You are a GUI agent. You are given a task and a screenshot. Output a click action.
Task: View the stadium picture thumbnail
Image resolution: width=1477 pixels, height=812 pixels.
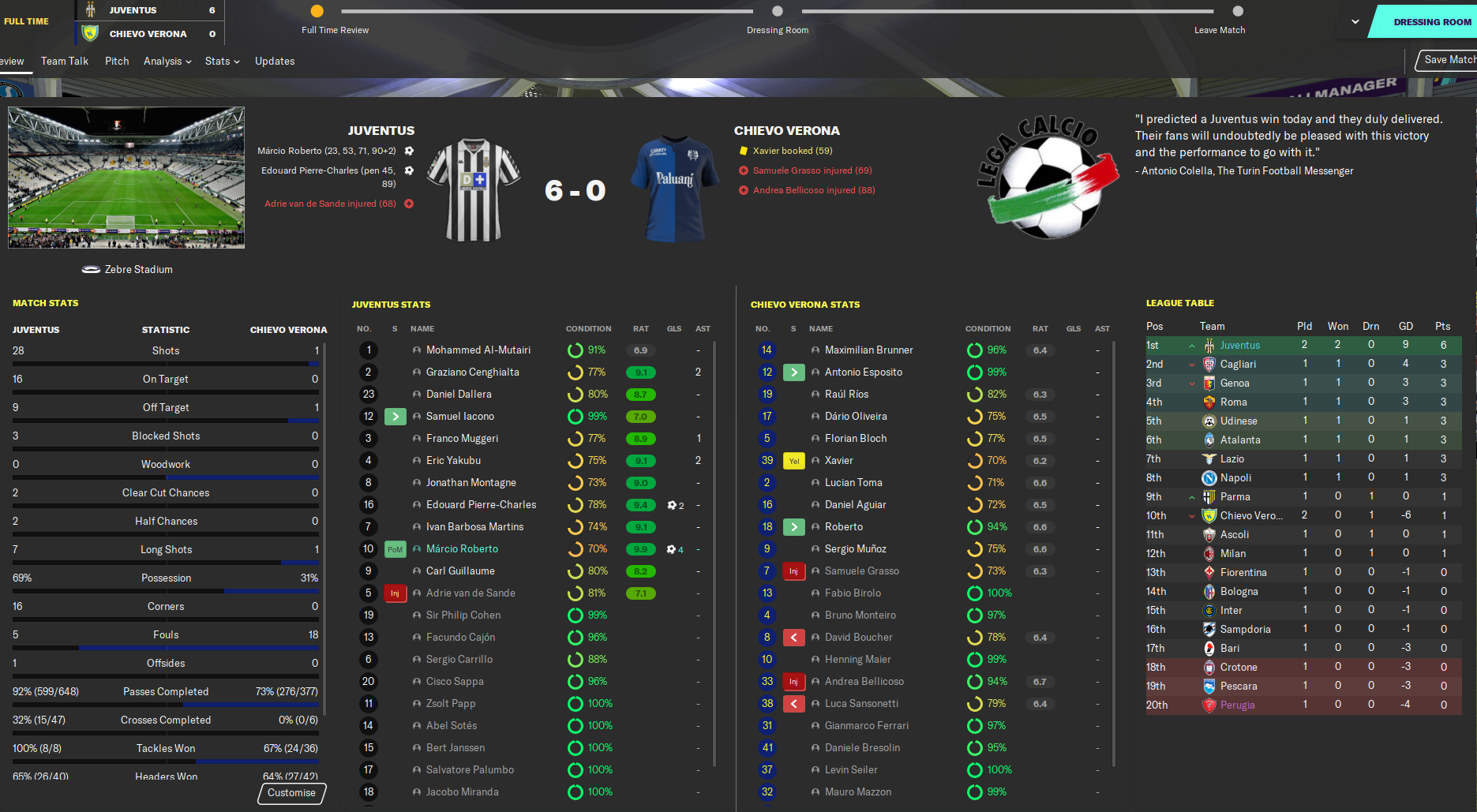pos(126,178)
